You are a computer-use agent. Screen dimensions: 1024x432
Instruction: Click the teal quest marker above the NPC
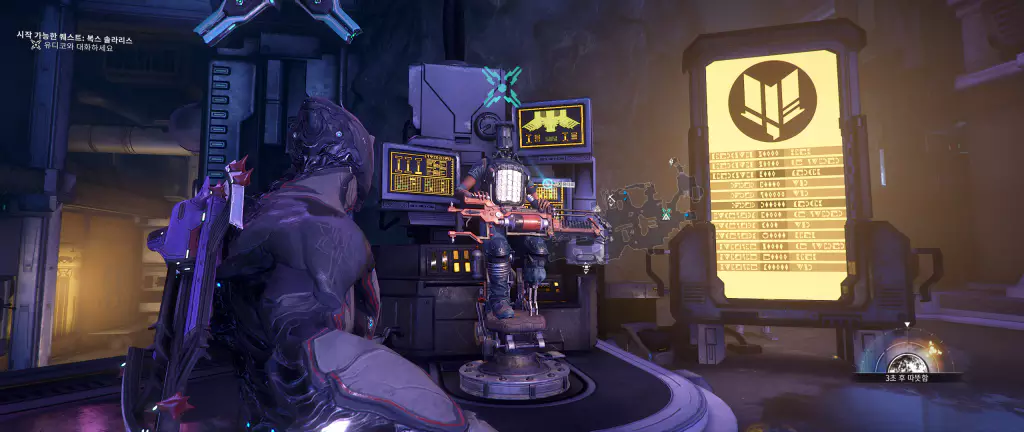(502, 86)
